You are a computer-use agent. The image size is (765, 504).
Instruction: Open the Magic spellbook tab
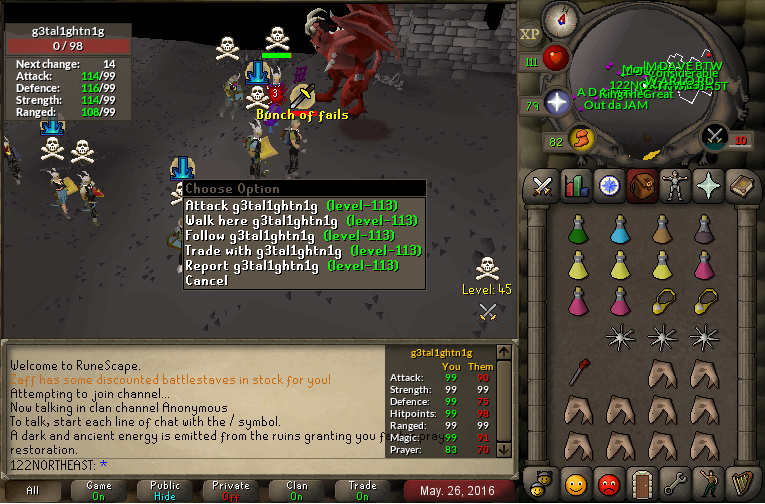pyautogui.click(x=740, y=186)
